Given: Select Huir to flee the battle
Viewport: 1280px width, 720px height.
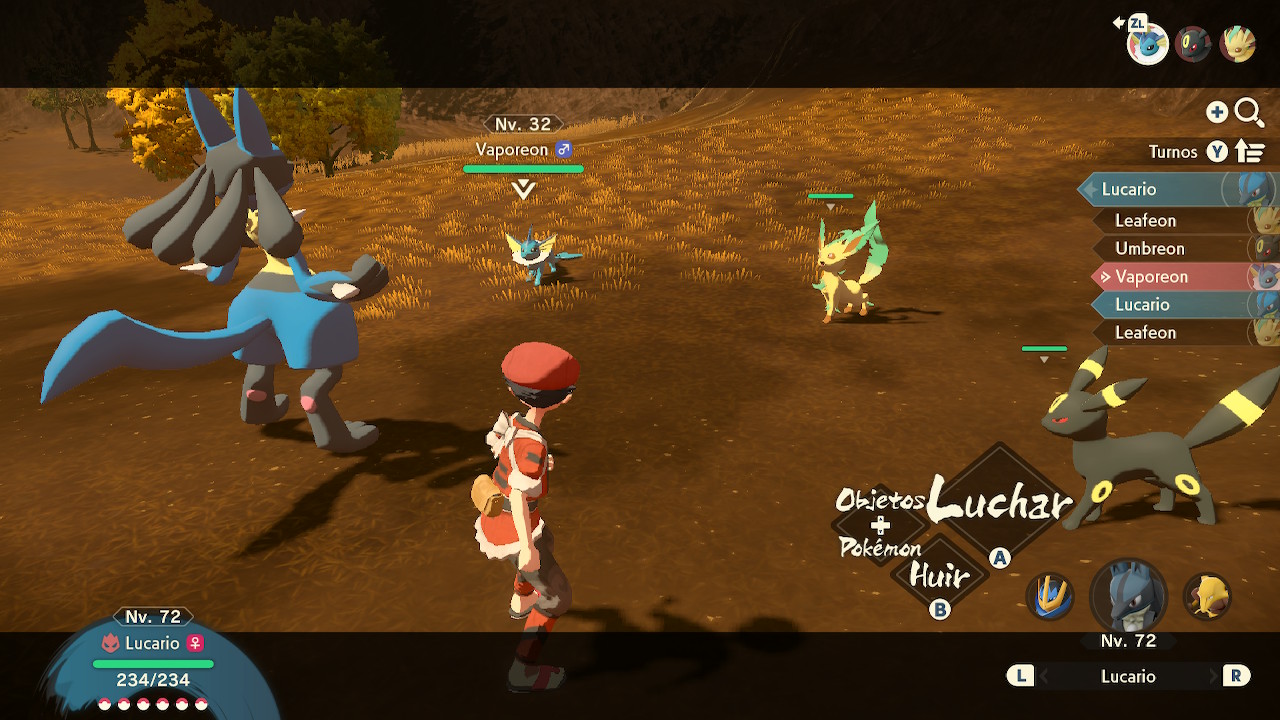Looking at the screenshot, I should (x=938, y=577).
